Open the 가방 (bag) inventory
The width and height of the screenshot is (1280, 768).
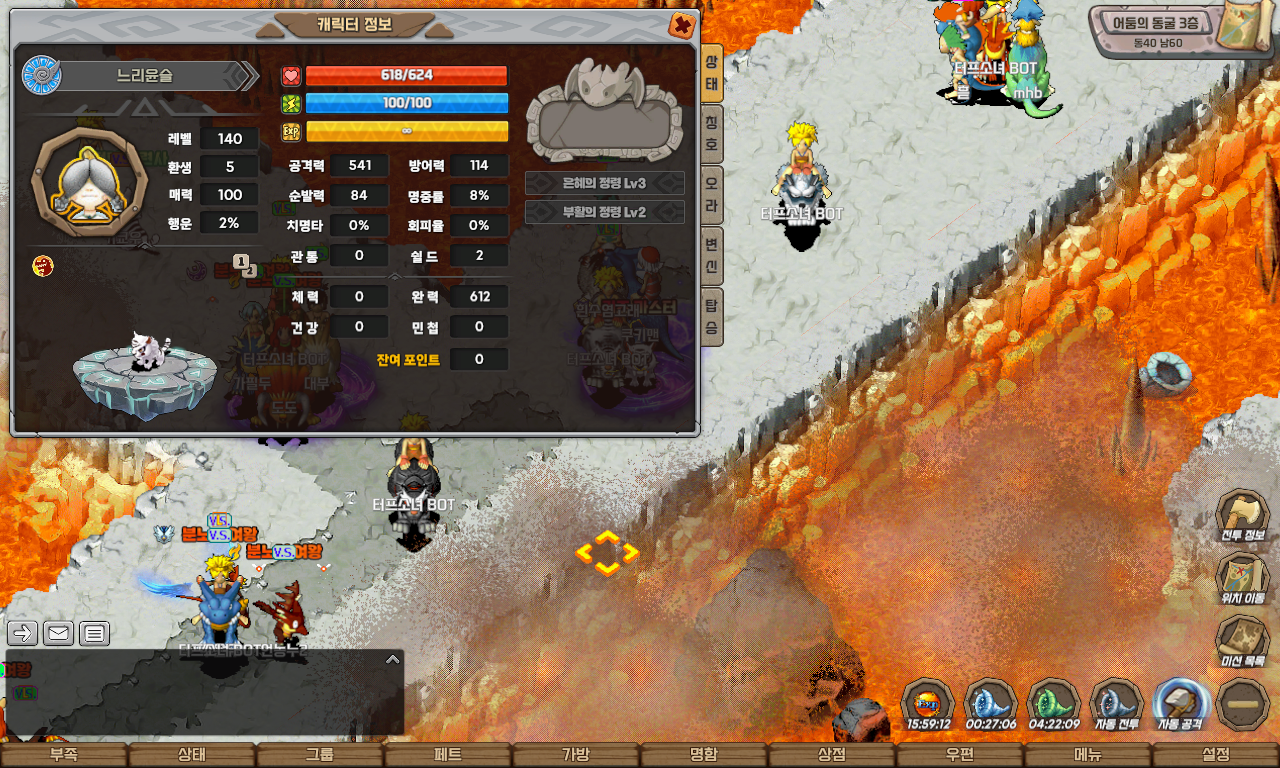575,755
